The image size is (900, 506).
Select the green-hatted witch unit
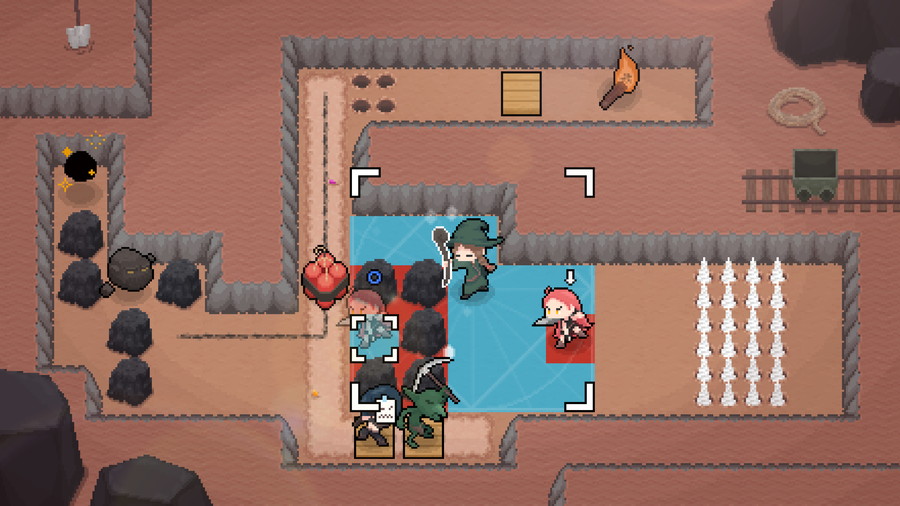coord(472,262)
